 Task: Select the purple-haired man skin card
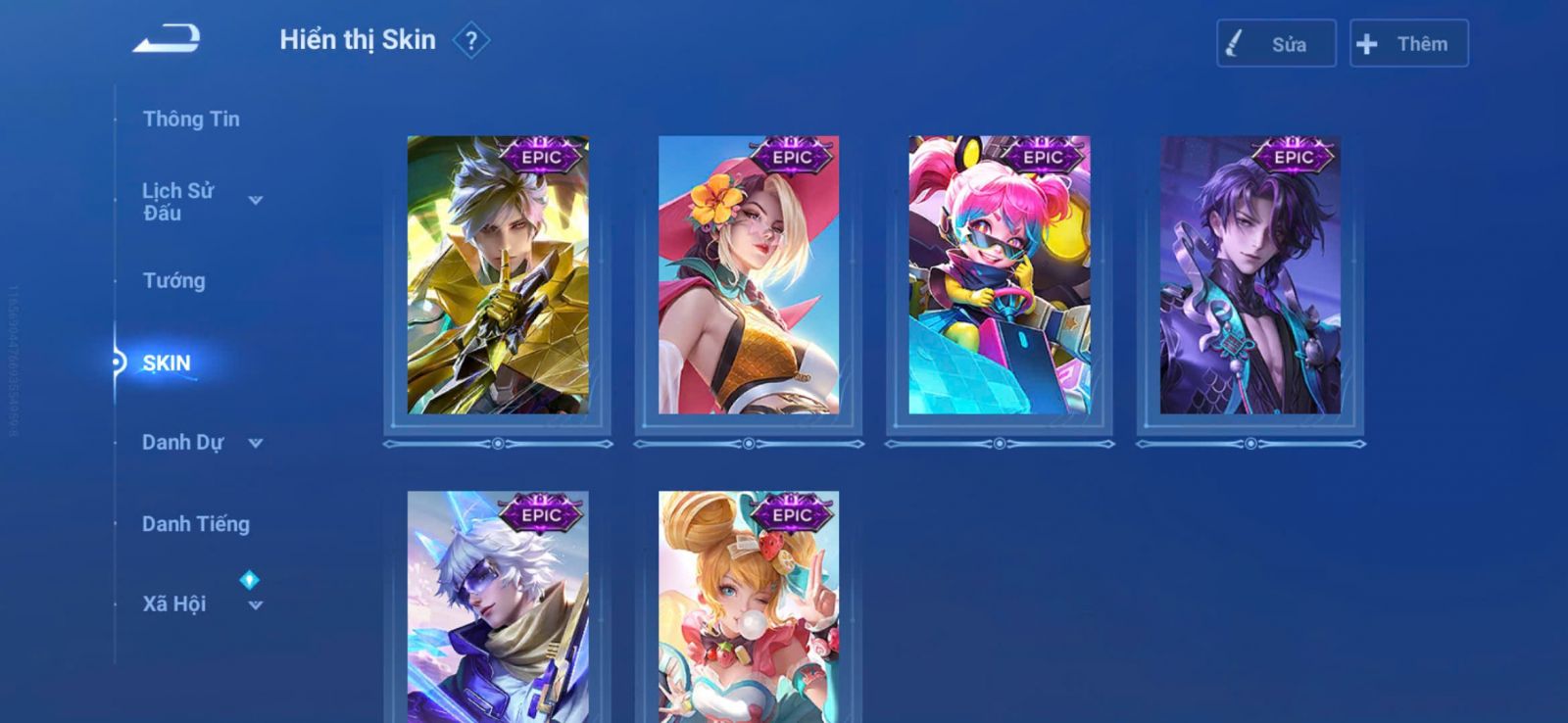(x=1250, y=275)
